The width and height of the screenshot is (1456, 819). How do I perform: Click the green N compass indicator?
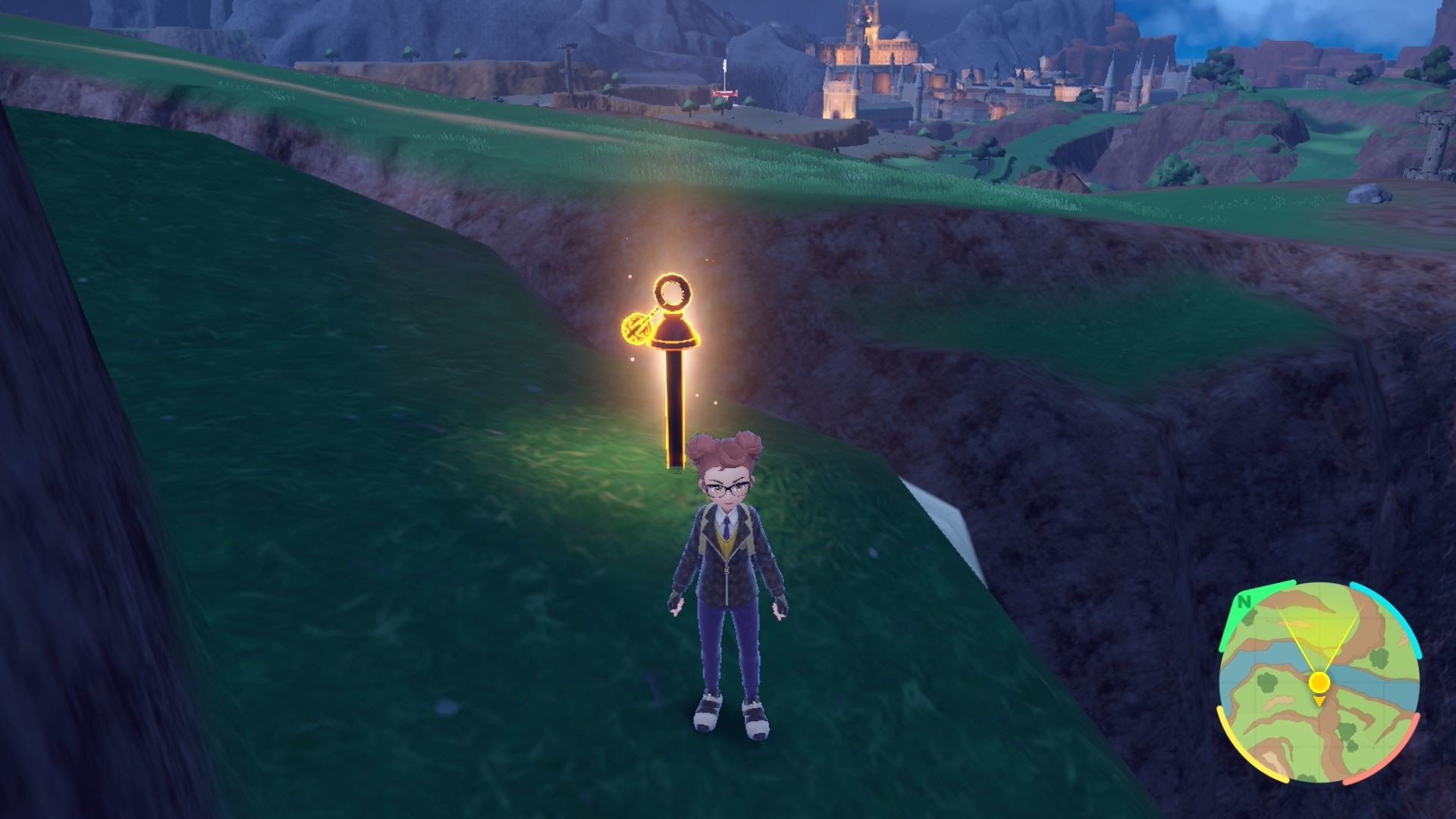point(1244,602)
